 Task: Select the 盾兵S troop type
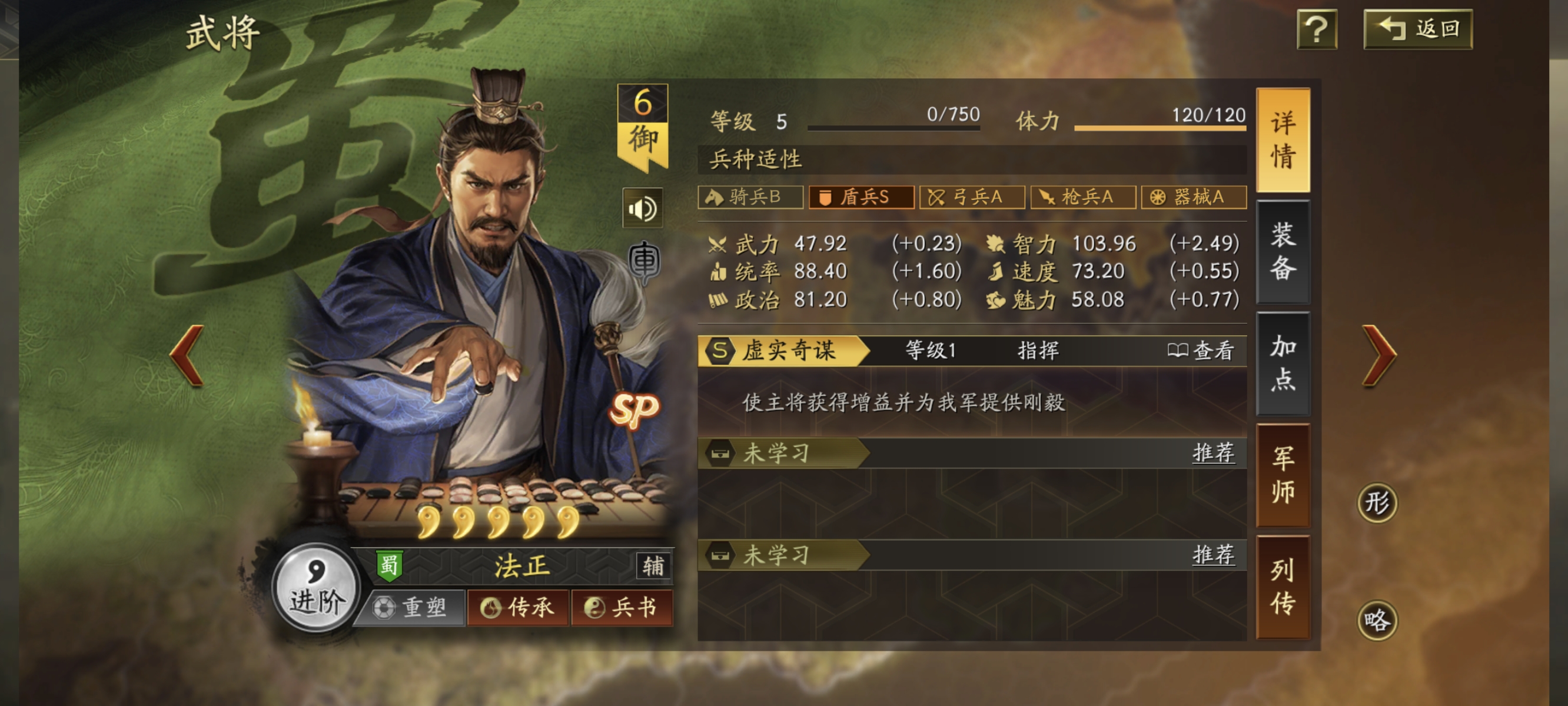(861, 197)
